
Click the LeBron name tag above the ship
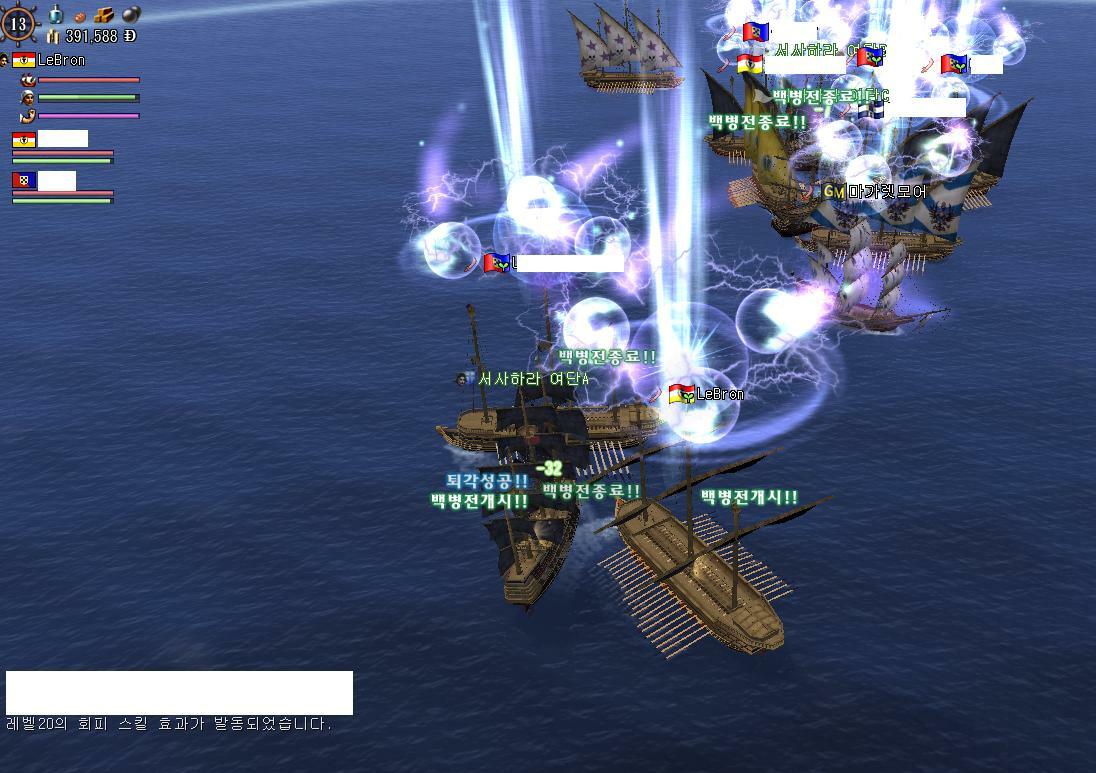pyautogui.click(x=719, y=394)
